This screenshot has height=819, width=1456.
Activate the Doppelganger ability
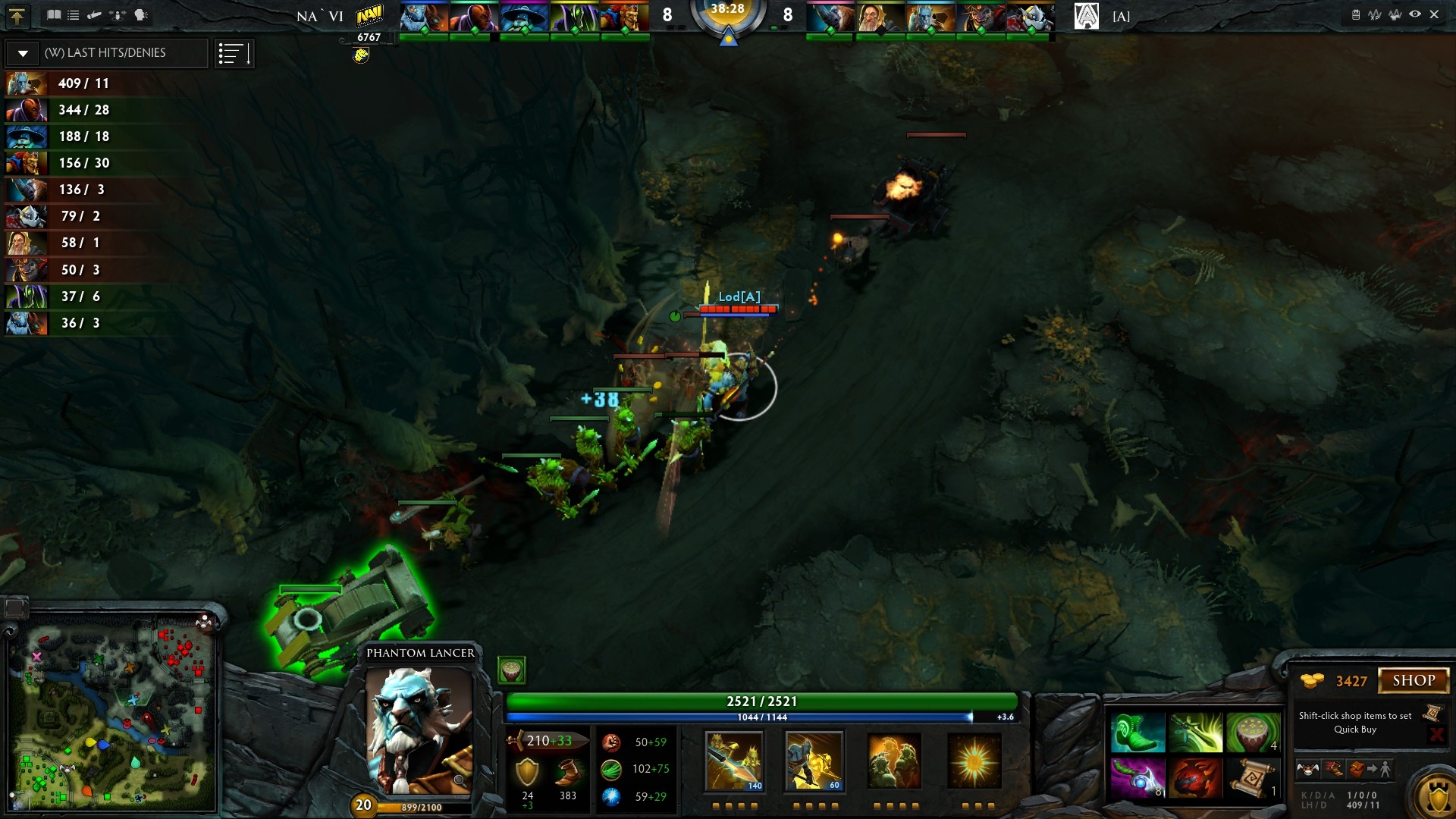814,761
